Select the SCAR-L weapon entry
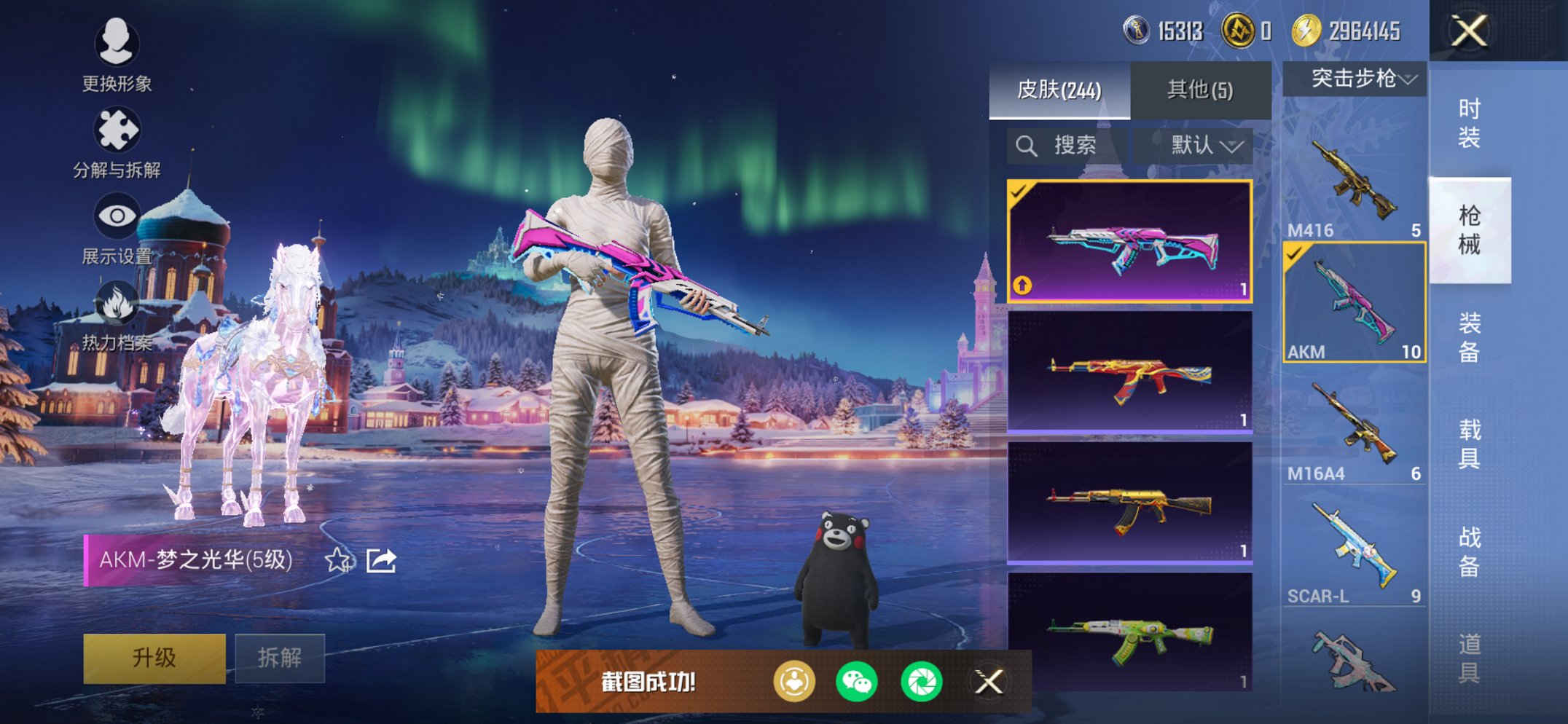Image resolution: width=1568 pixels, height=724 pixels. (1354, 550)
